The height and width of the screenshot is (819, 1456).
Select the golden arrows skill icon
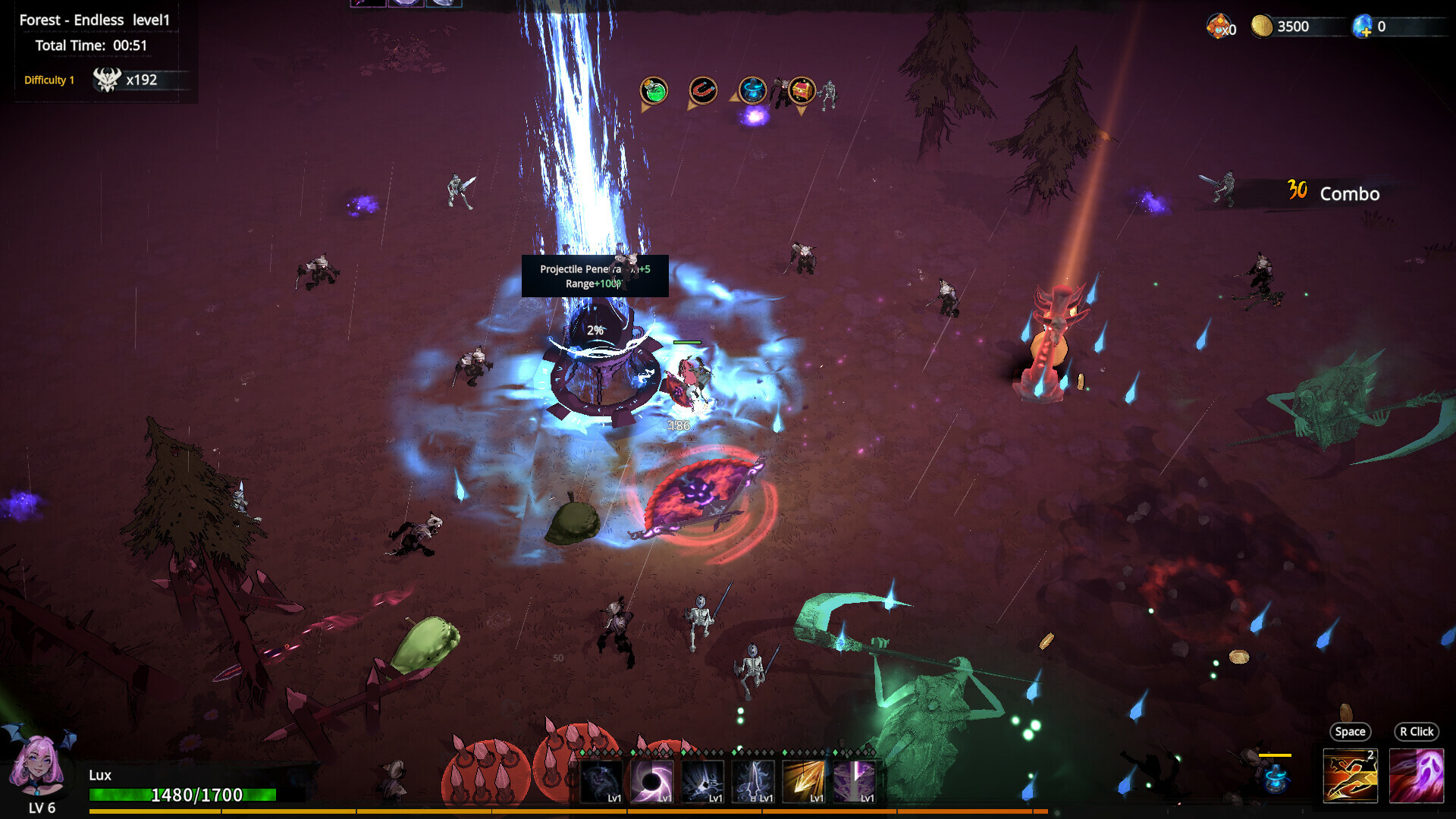[x=804, y=781]
